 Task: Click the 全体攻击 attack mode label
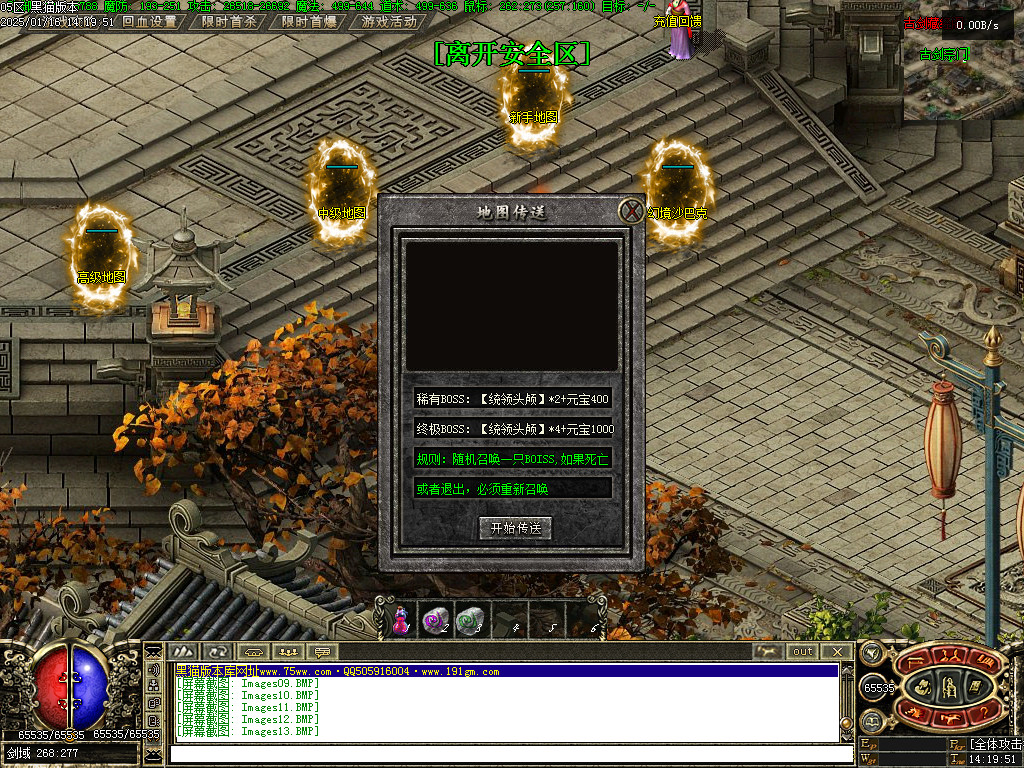(x=996, y=745)
